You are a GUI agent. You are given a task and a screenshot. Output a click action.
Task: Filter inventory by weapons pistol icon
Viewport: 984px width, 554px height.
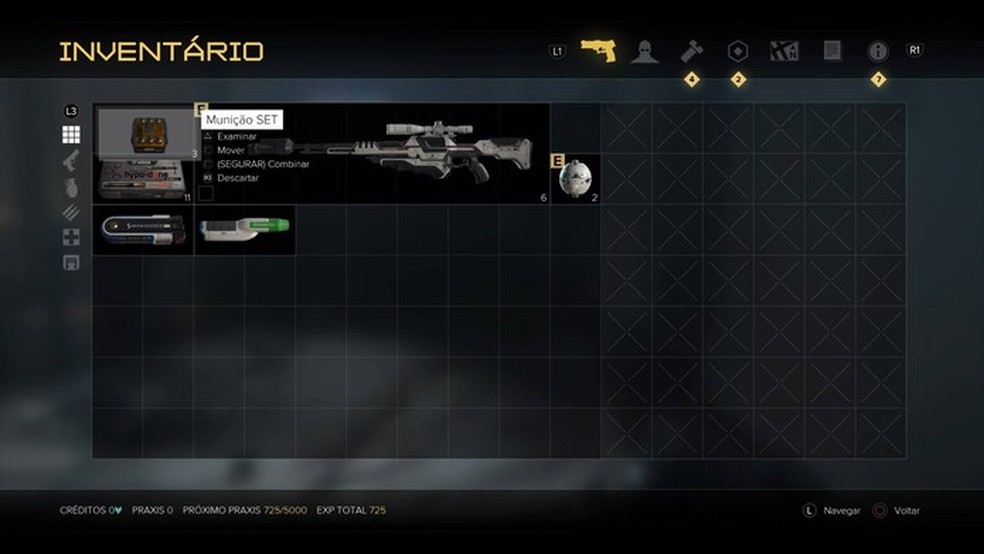click(71, 160)
